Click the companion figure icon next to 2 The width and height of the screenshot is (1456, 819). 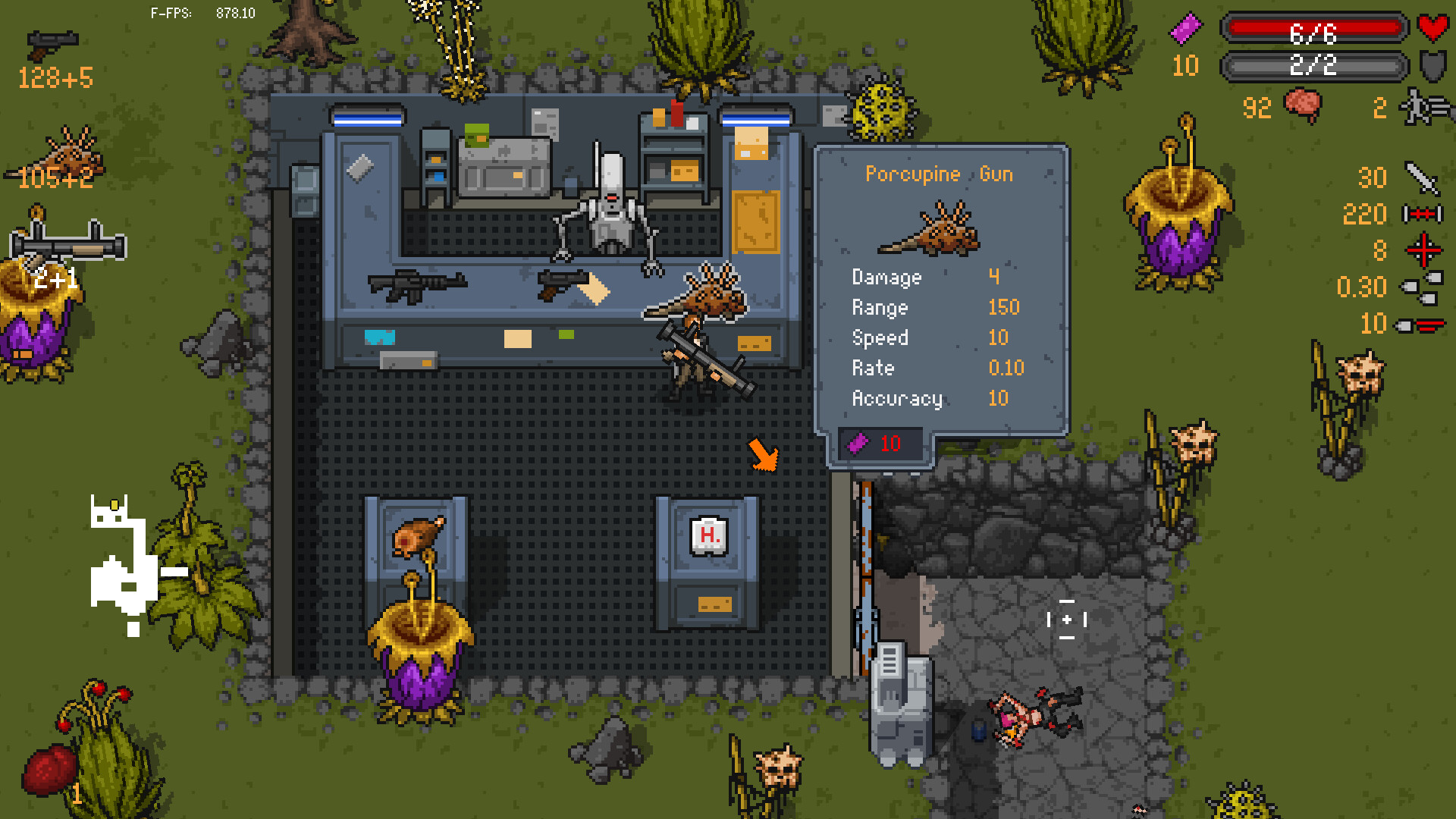1420,106
